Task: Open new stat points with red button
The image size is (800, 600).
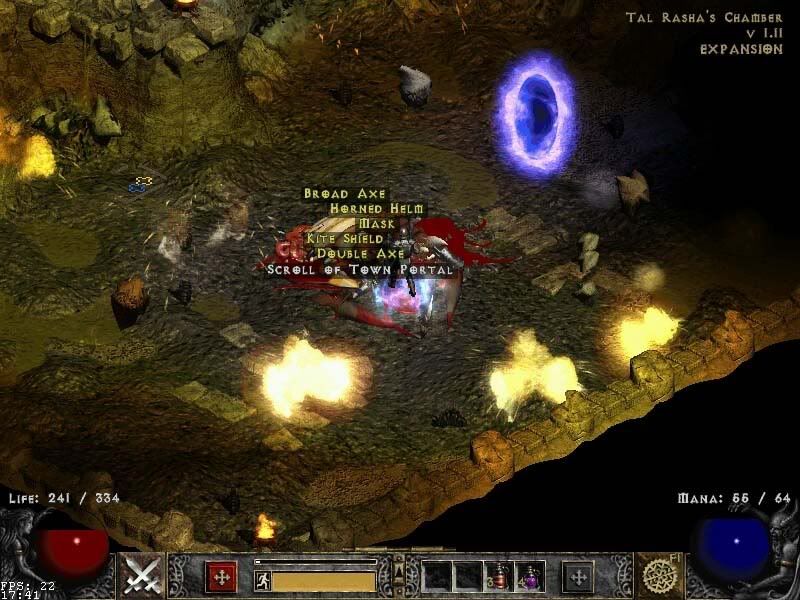Action: 221,576
